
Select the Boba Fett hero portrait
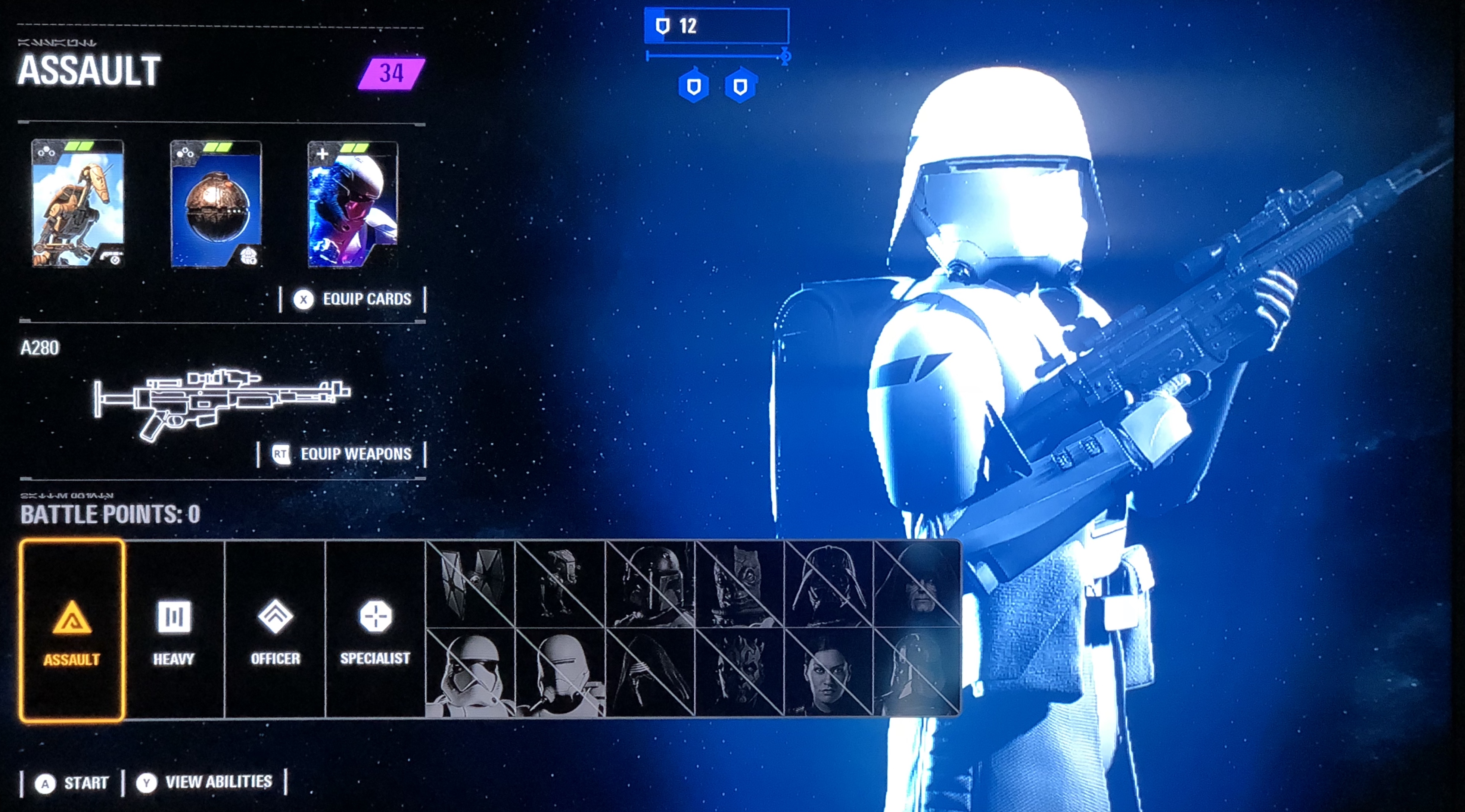tap(650, 584)
